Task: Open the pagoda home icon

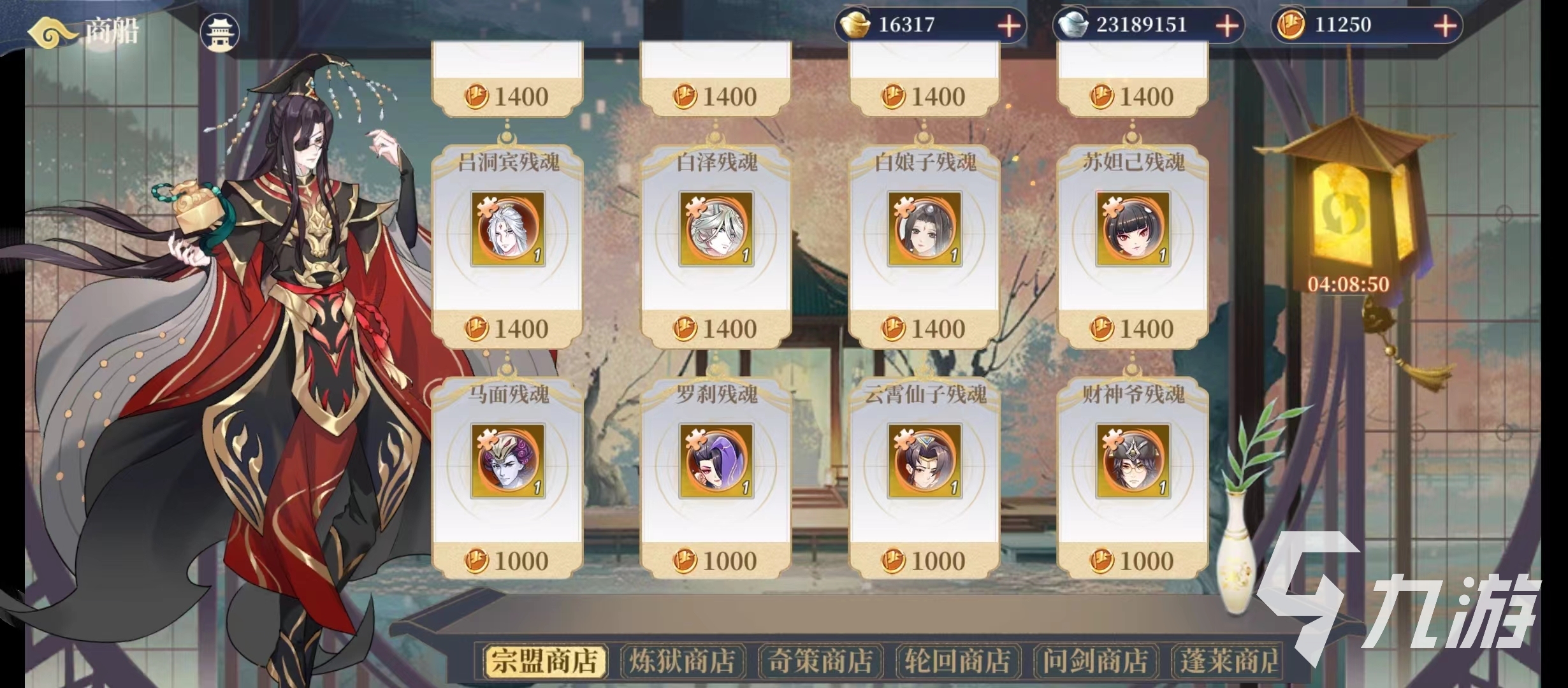Action: pyautogui.click(x=220, y=32)
